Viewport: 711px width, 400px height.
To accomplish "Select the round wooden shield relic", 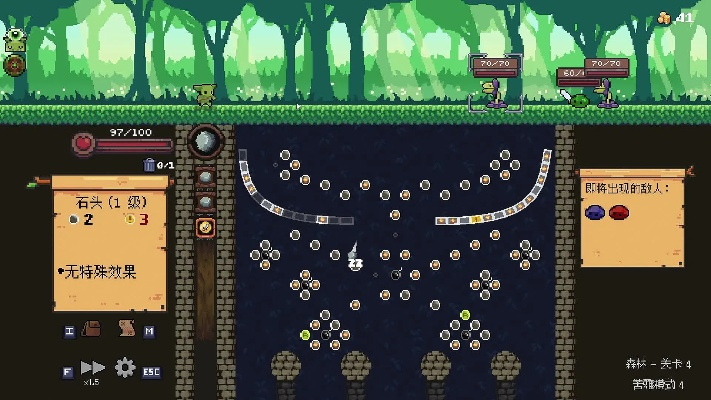I will coord(15,65).
